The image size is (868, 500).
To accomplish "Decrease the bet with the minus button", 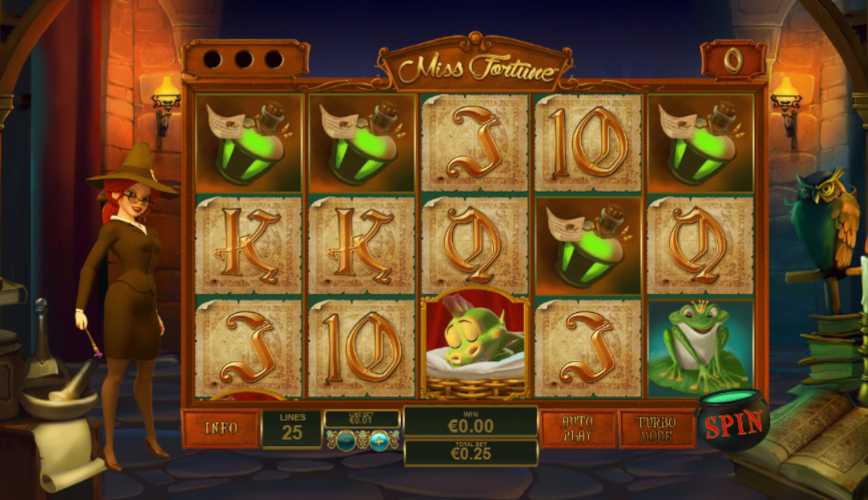I will [x=345, y=440].
